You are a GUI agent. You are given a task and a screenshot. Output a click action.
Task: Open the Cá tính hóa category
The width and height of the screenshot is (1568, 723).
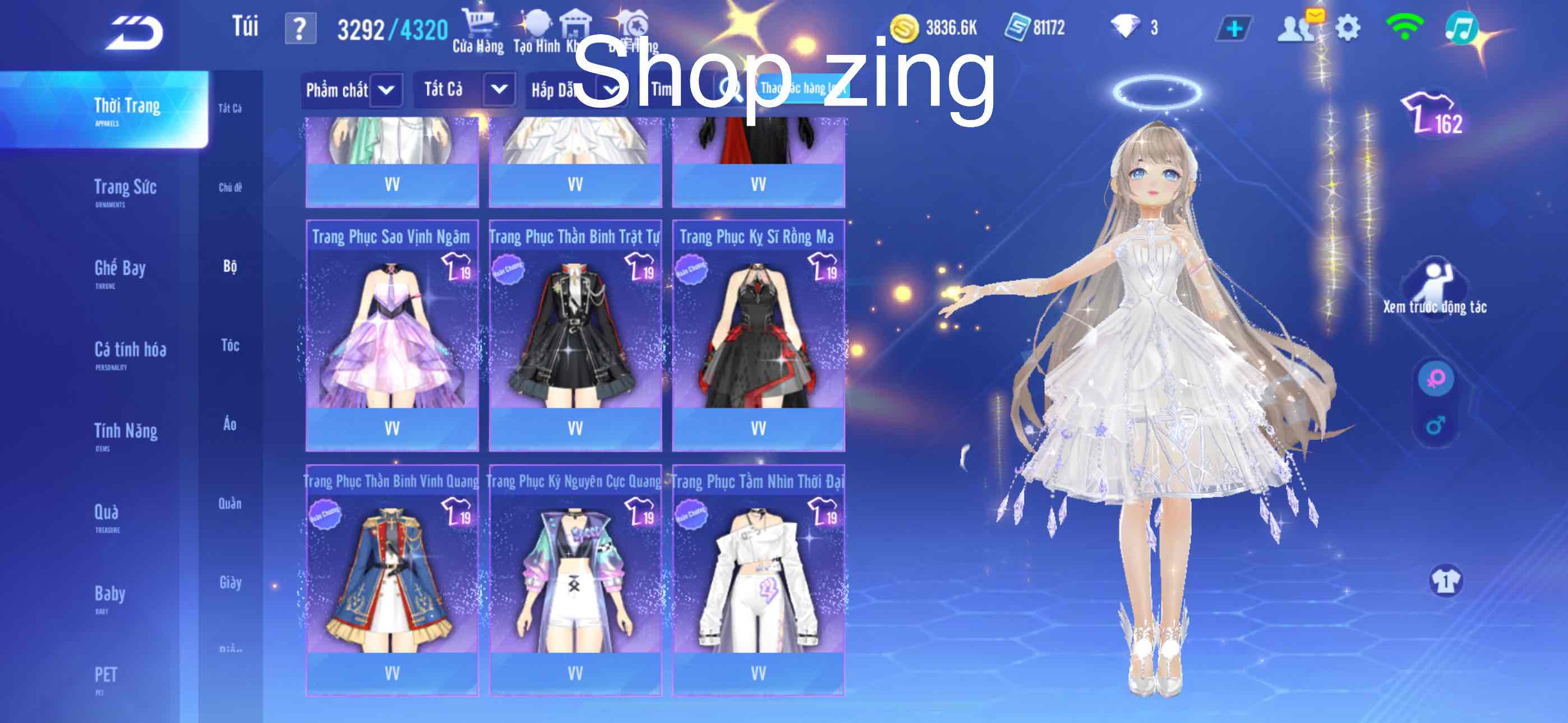tap(130, 353)
